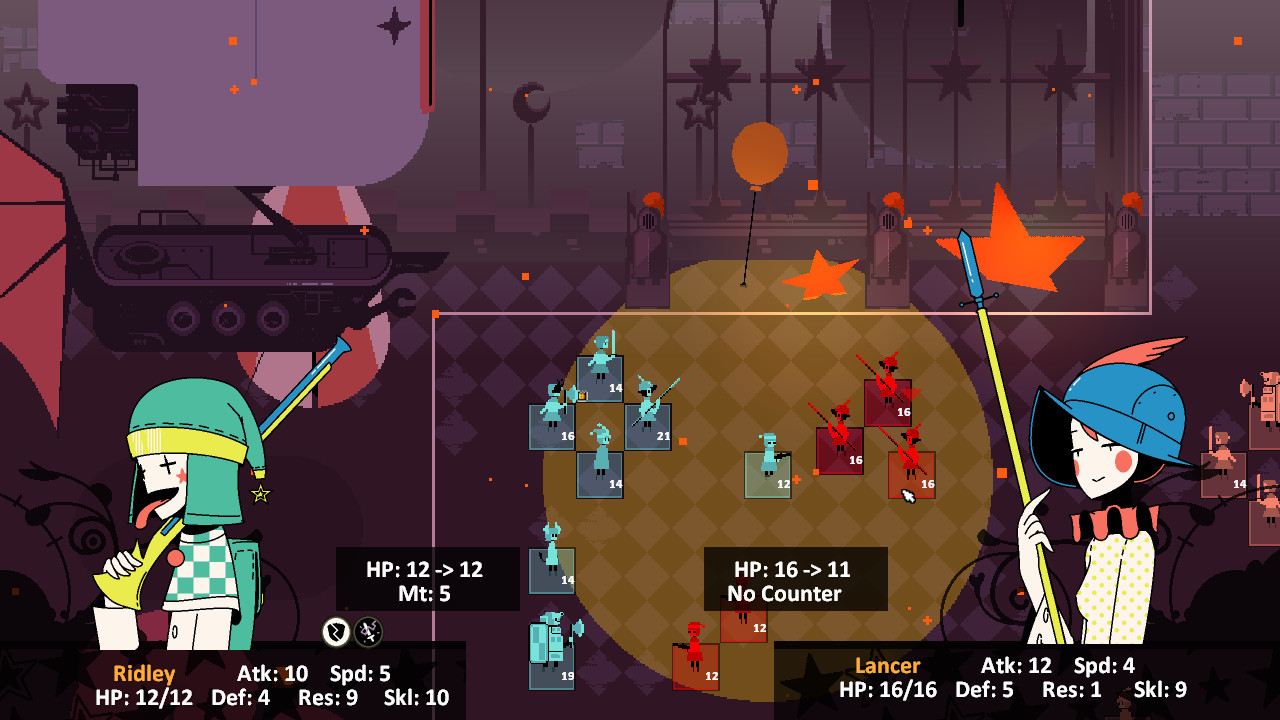Select Ridley's gunner tile with 12 HP
The height and width of the screenshot is (720, 1280).
[768, 474]
